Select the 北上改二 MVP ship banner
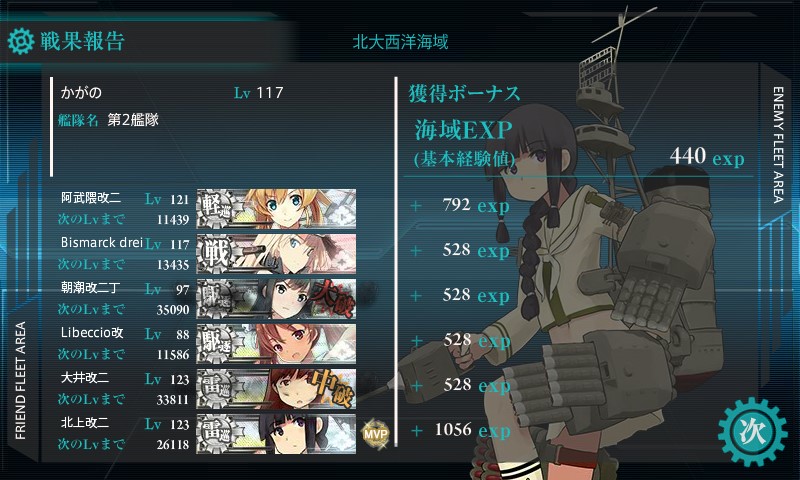This screenshot has width=800, height=480. coord(277,432)
